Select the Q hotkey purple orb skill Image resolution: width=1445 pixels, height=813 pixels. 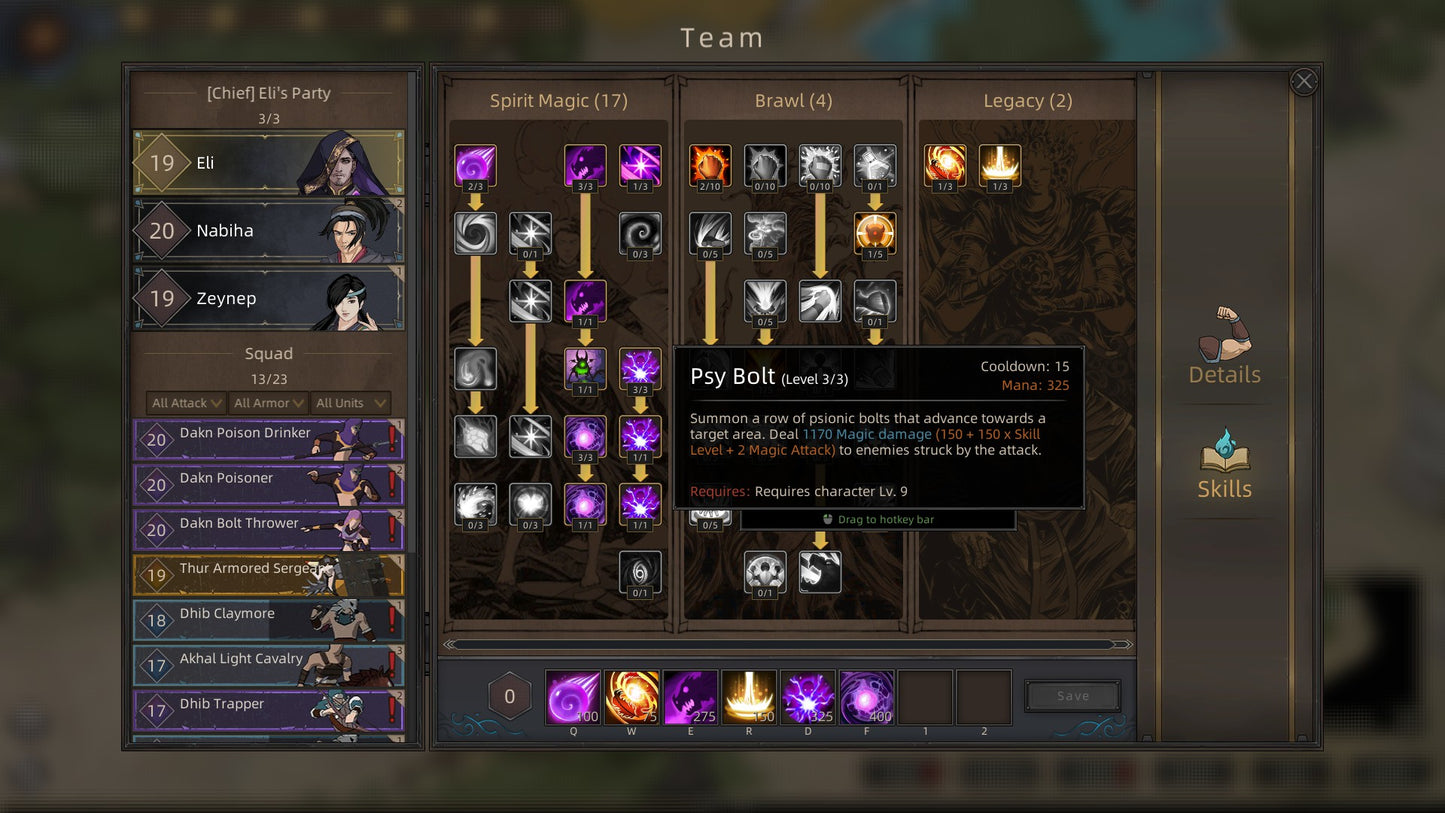(x=573, y=697)
